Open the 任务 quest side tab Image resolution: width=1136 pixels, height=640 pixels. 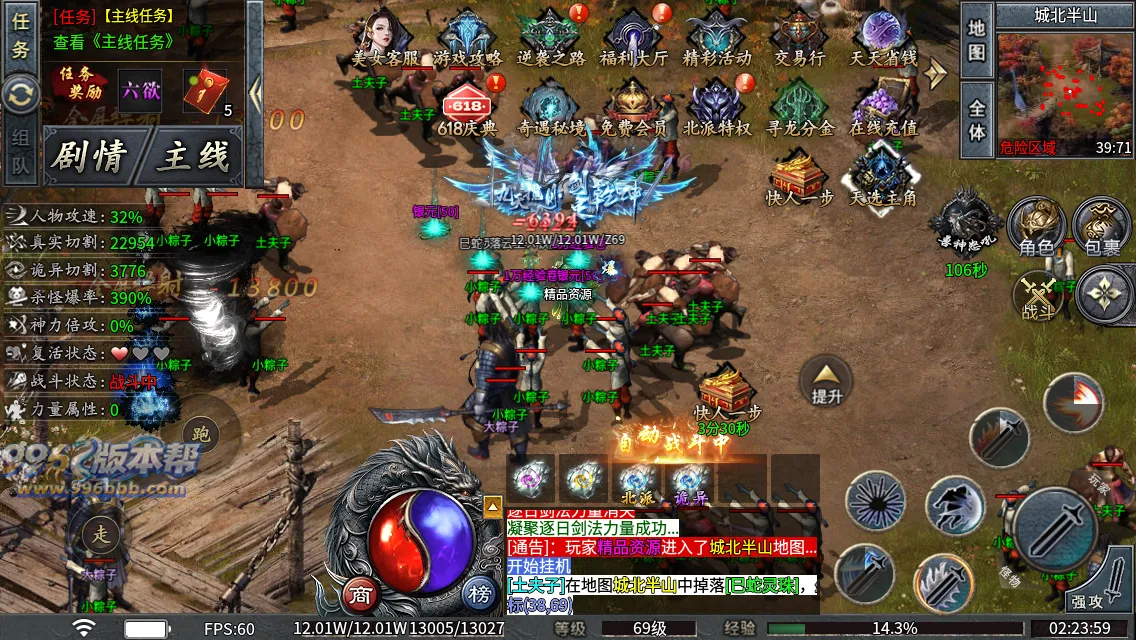point(20,36)
